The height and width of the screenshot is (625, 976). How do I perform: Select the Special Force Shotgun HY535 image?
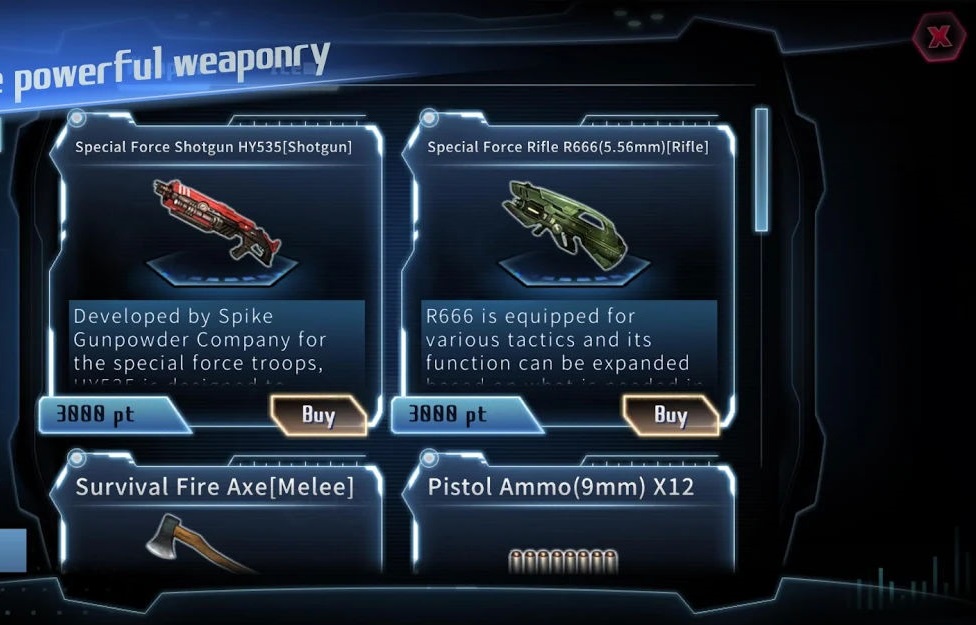tap(217, 219)
